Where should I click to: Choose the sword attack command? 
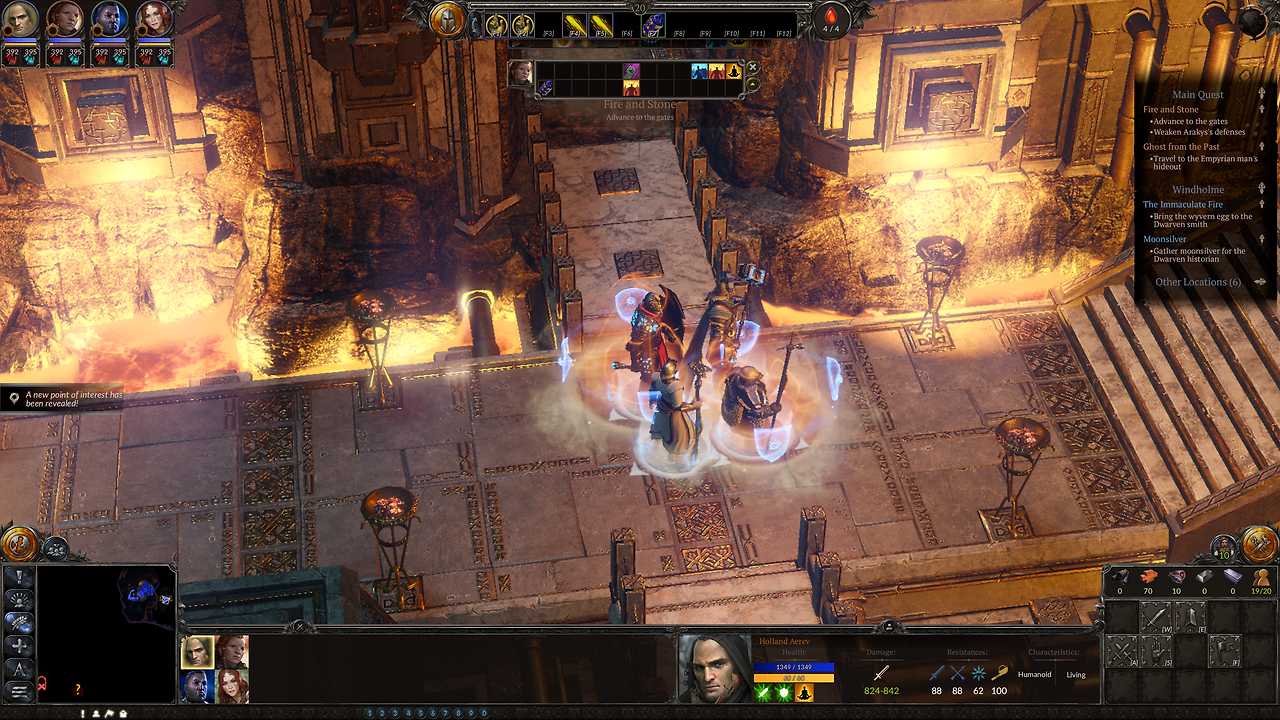pos(1155,619)
